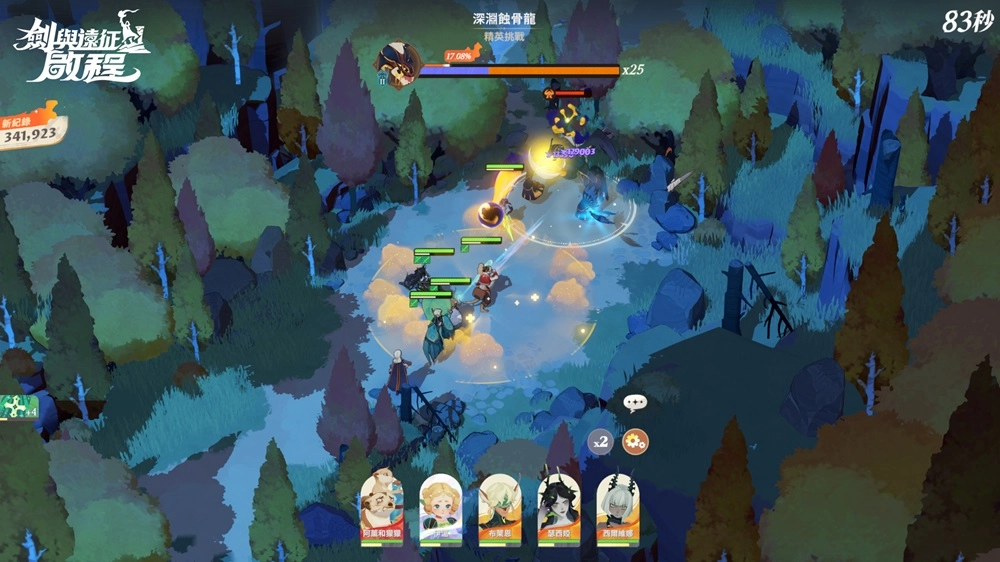Viewport: 1000px width, 562px height.
Task: Select the 阿薩和獴獴 hero card
Action: pos(382,506)
